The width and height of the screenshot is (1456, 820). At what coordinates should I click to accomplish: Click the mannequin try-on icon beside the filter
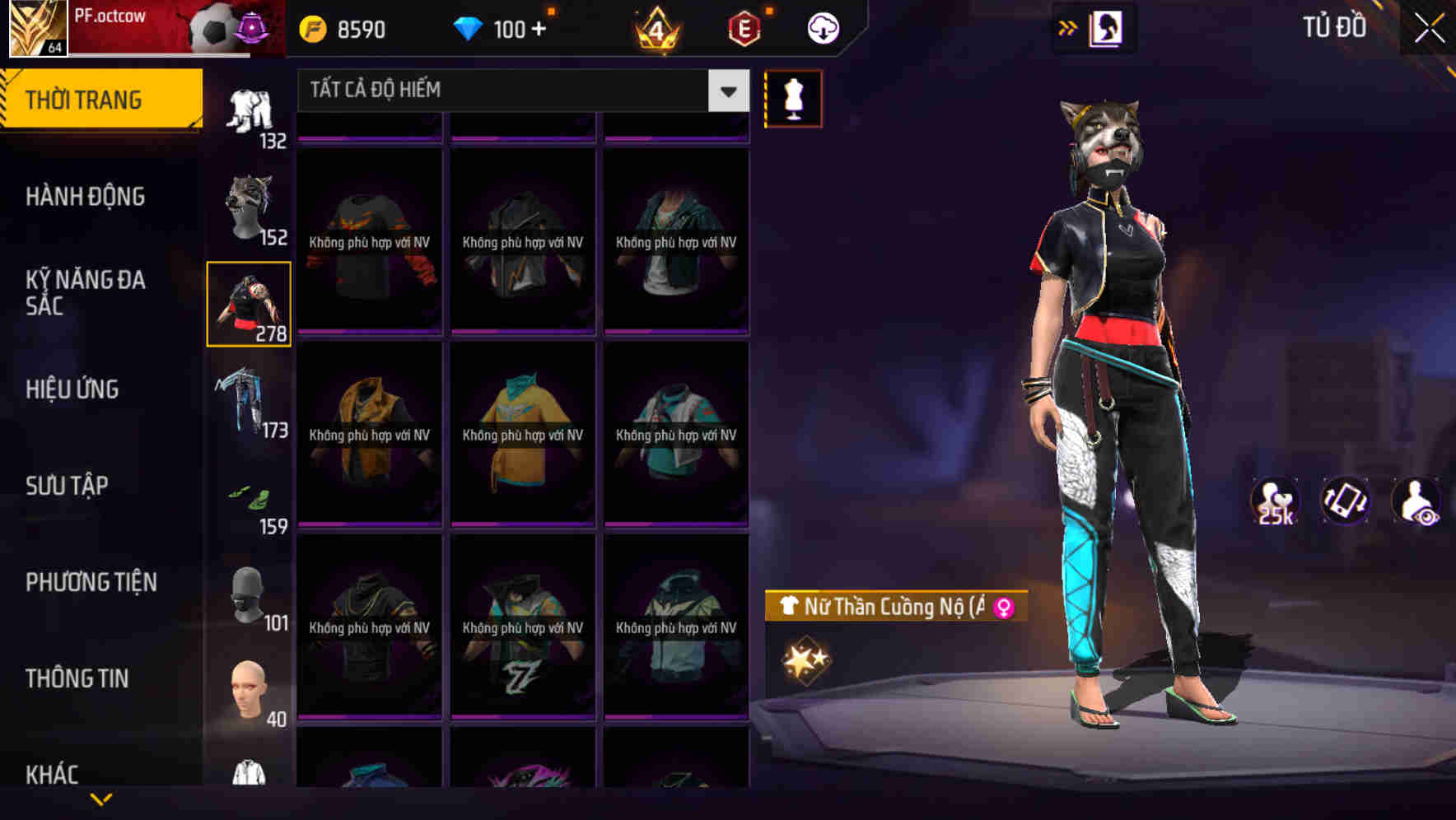pyautogui.click(x=793, y=97)
